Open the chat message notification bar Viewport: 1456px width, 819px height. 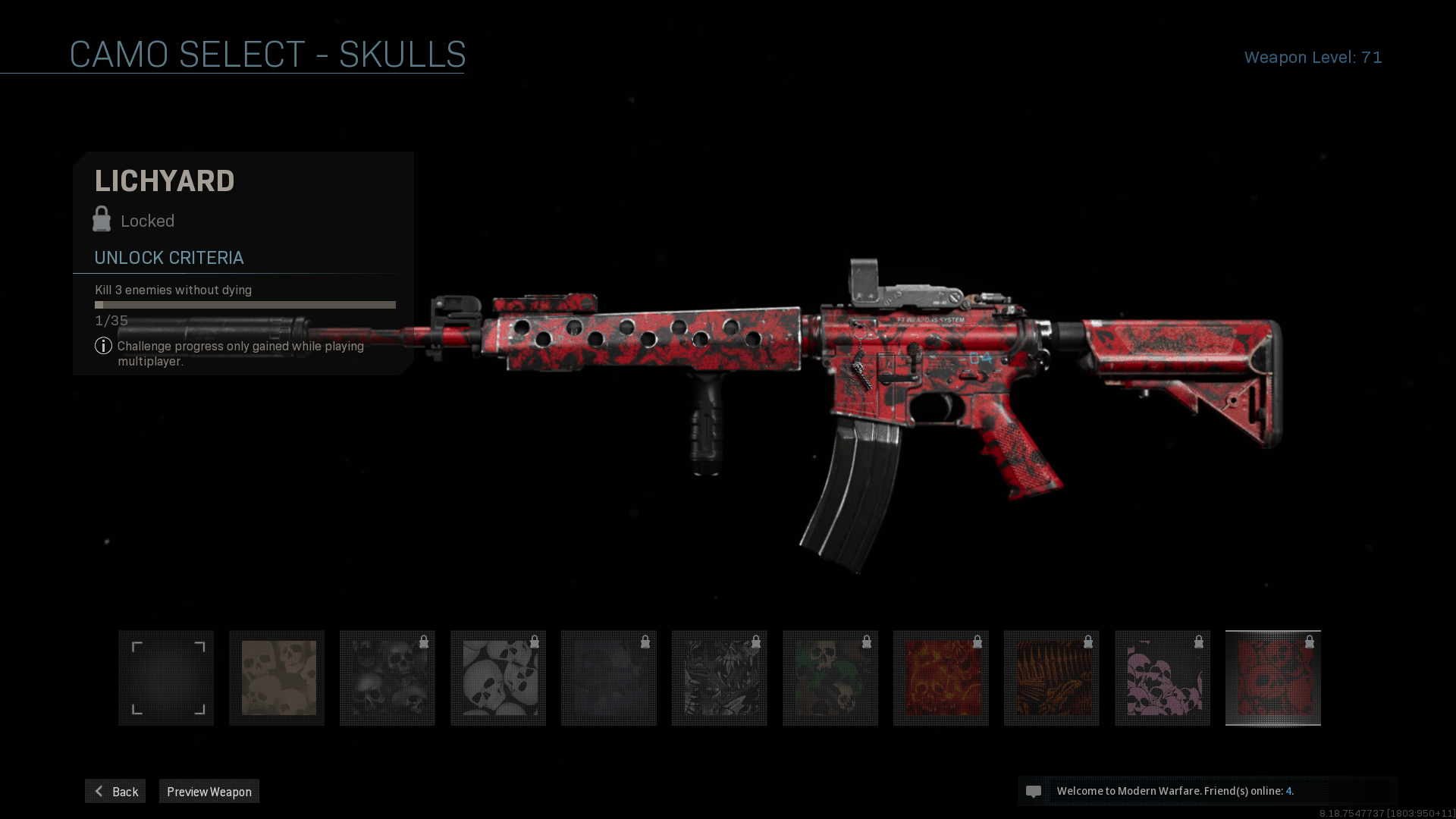pos(1207,791)
